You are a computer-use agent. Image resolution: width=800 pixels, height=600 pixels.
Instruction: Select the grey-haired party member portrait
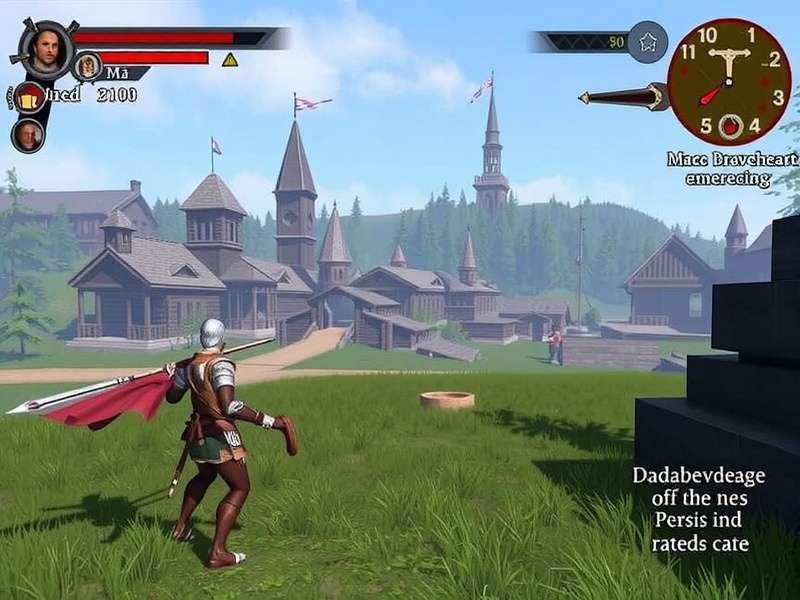[27, 135]
